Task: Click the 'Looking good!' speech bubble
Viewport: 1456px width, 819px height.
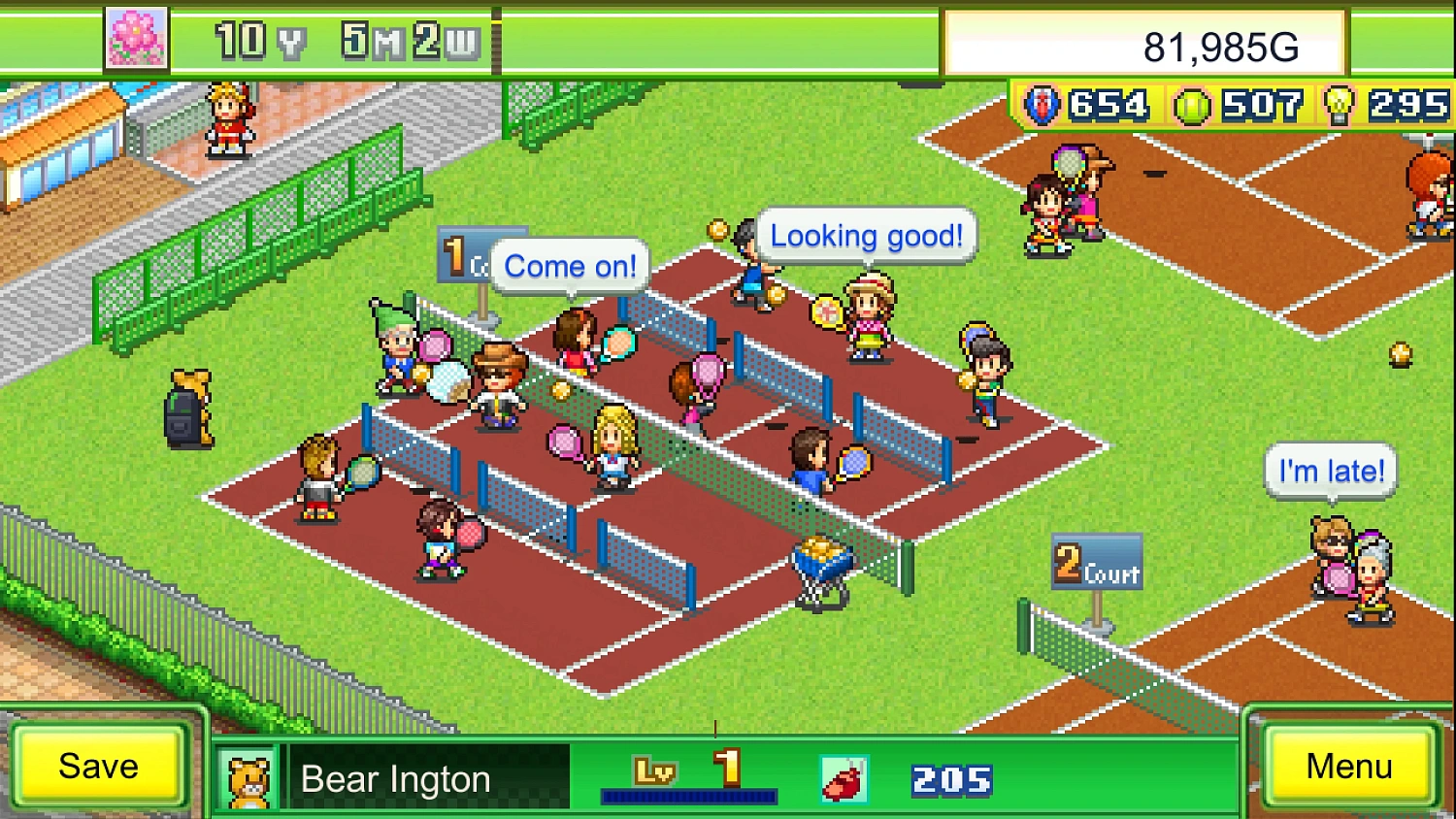Action: tap(866, 235)
